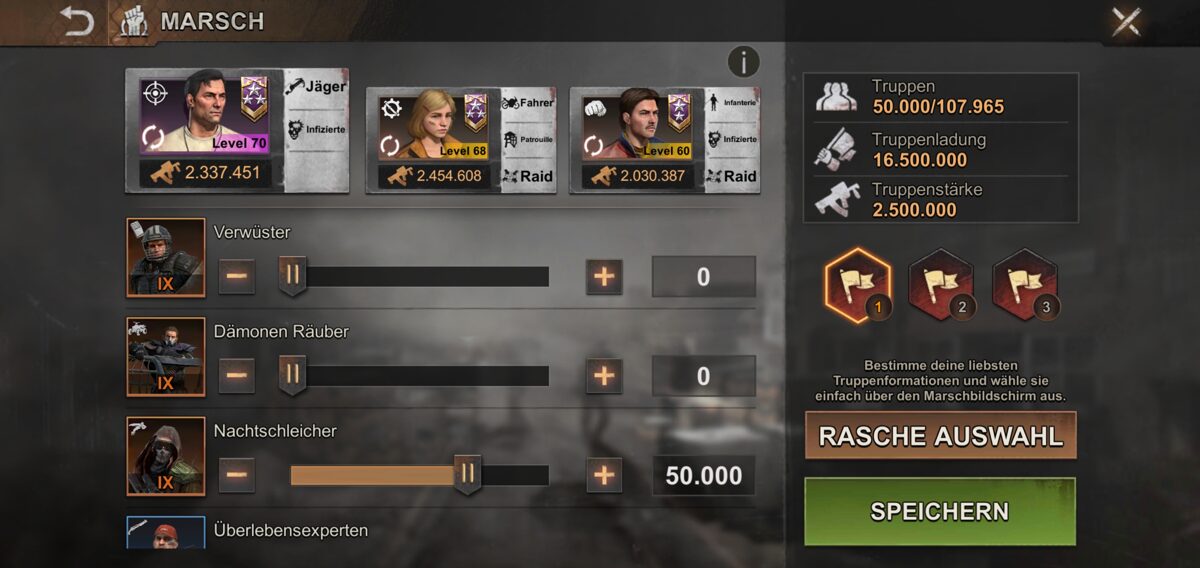
Task: Edit the Nachtschleicher 50.000 amount field
Action: tap(703, 475)
